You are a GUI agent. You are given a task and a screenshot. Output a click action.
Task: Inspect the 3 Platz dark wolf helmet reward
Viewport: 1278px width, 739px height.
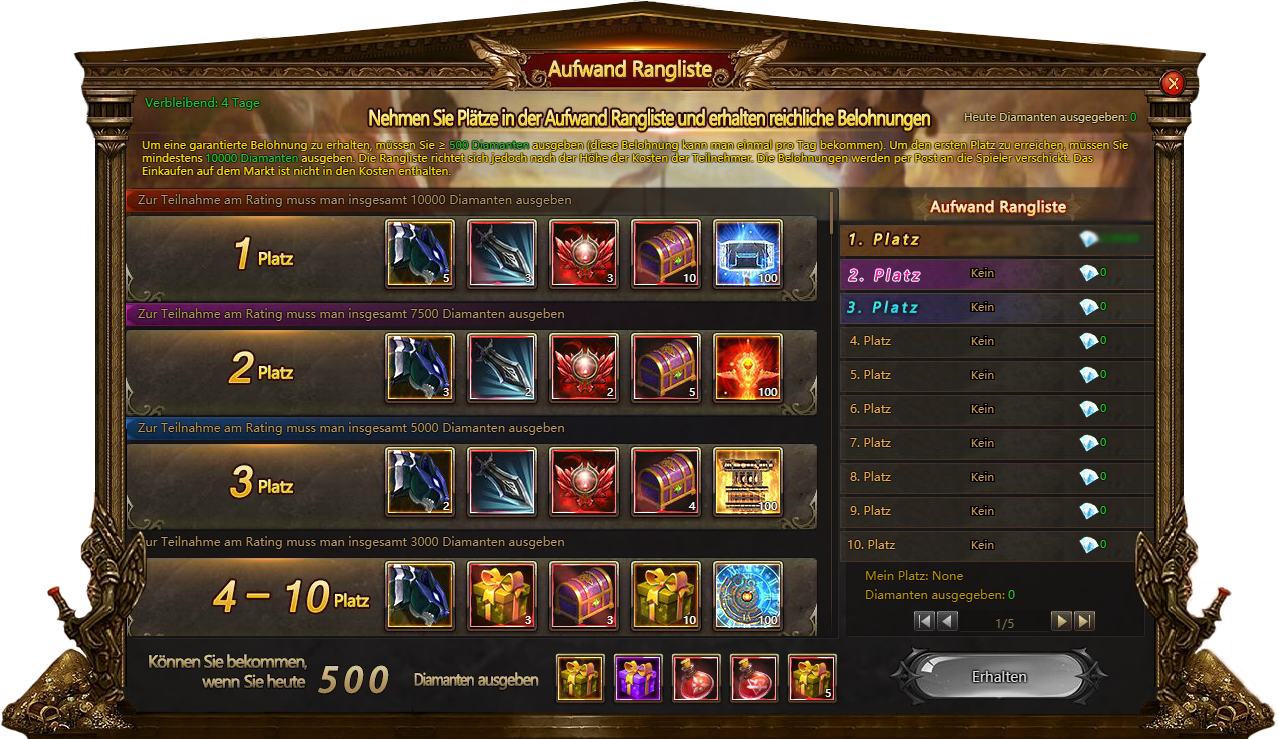(x=420, y=481)
